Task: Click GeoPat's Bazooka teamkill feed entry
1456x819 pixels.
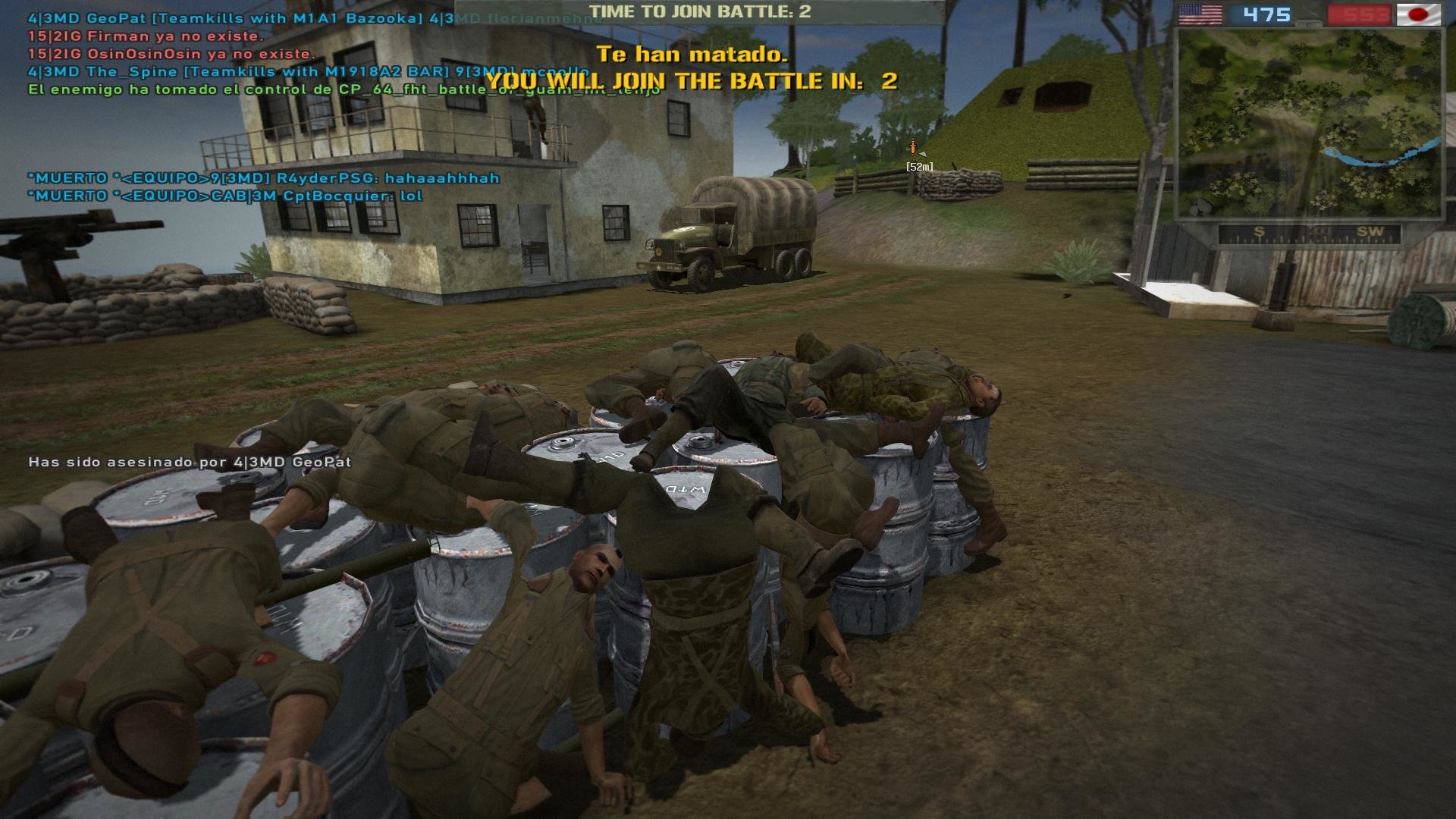Action: click(x=224, y=18)
